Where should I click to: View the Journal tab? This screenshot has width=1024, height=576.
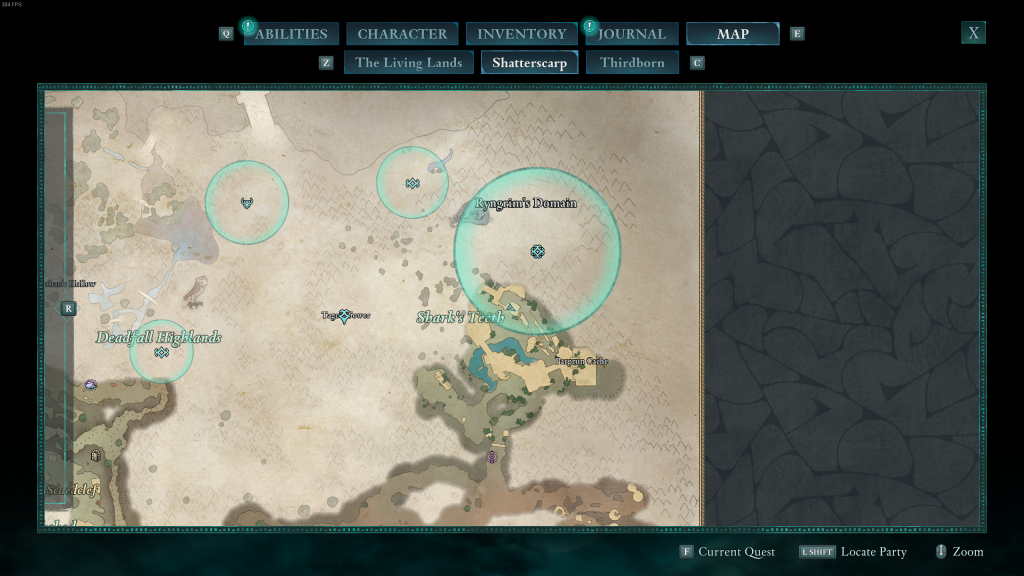tap(632, 34)
